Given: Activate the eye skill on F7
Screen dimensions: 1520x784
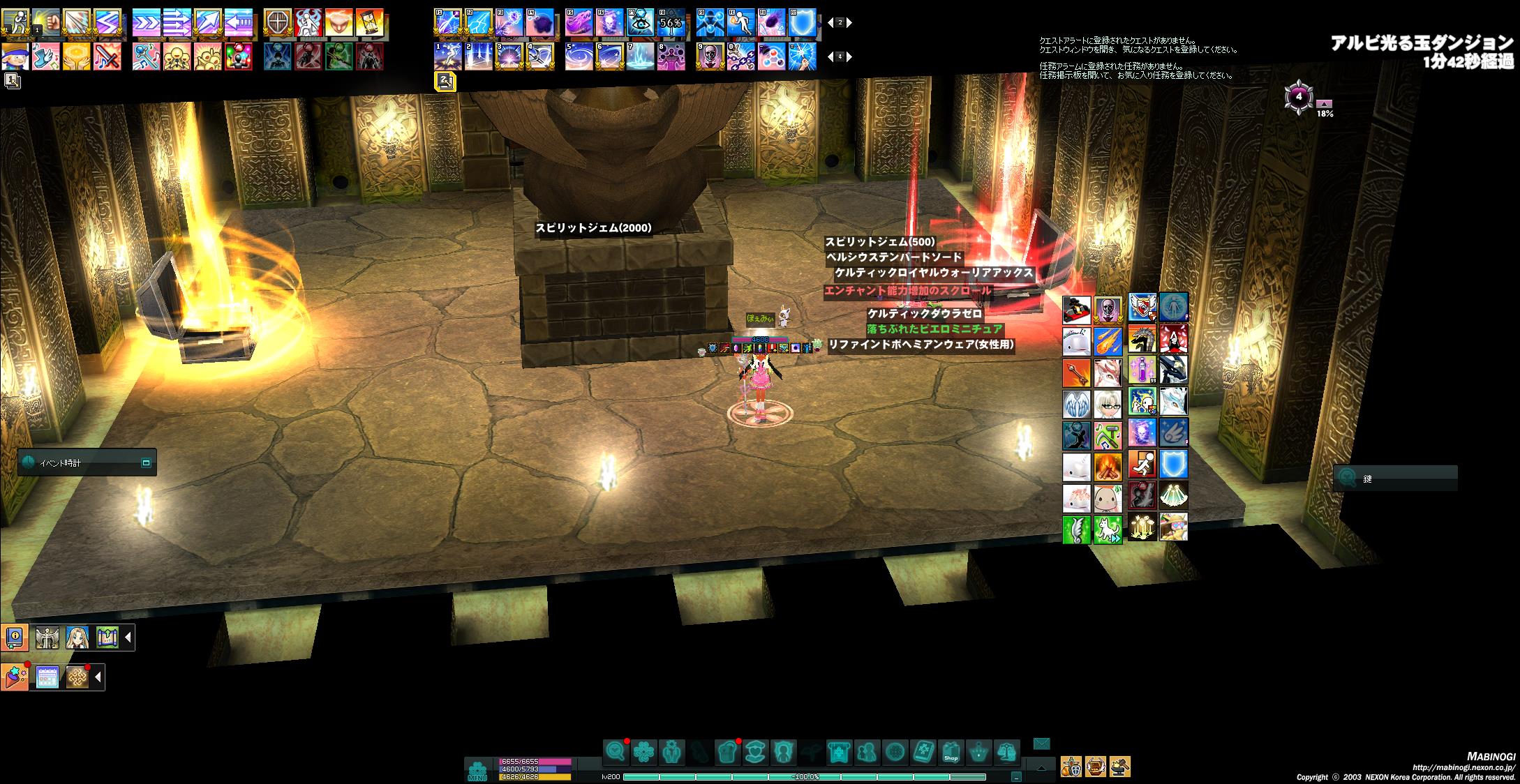Looking at the screenshot, I should click(640, 23).
